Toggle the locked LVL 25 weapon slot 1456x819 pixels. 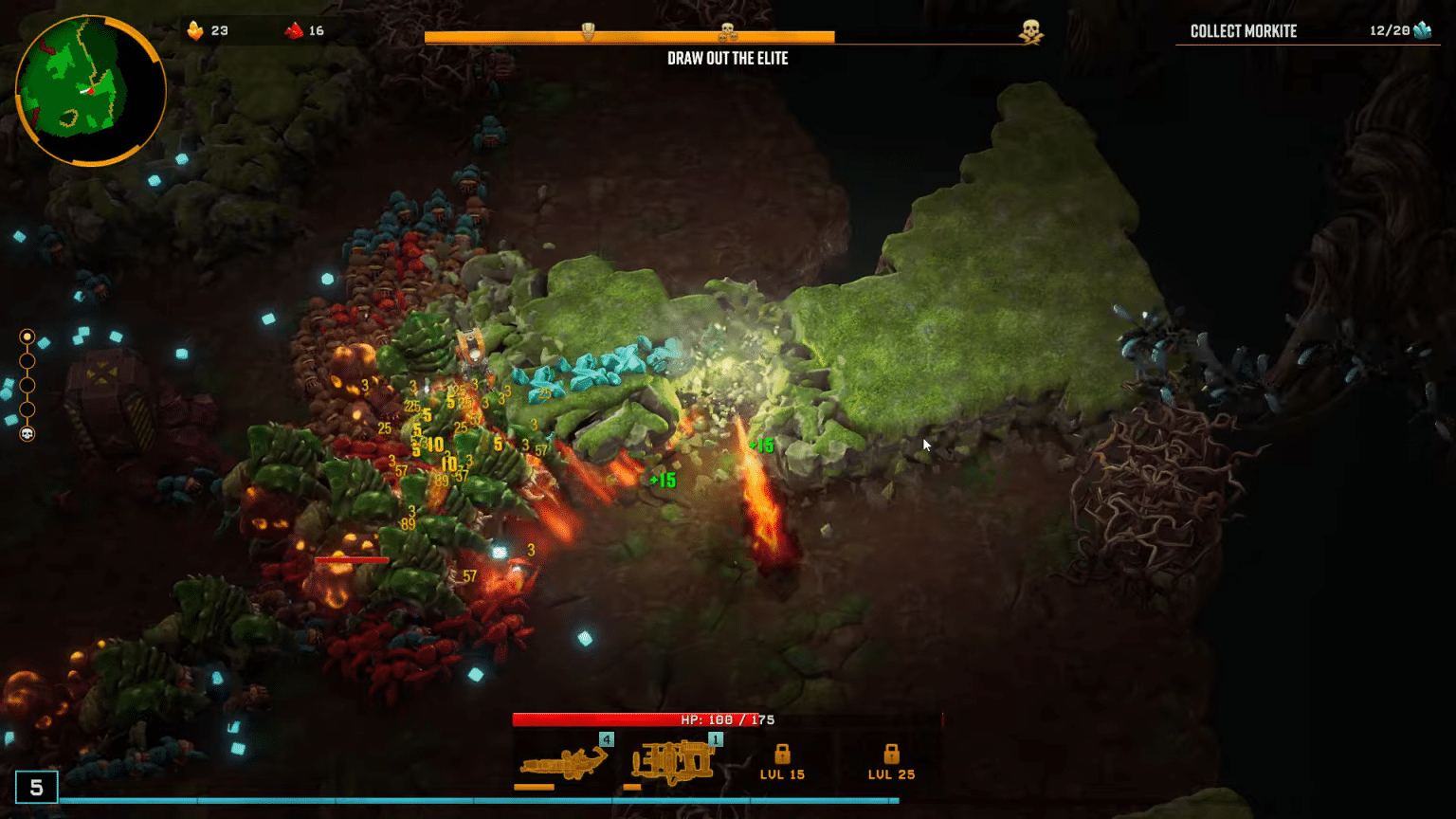pyautogui.click(x=889, y=758)
